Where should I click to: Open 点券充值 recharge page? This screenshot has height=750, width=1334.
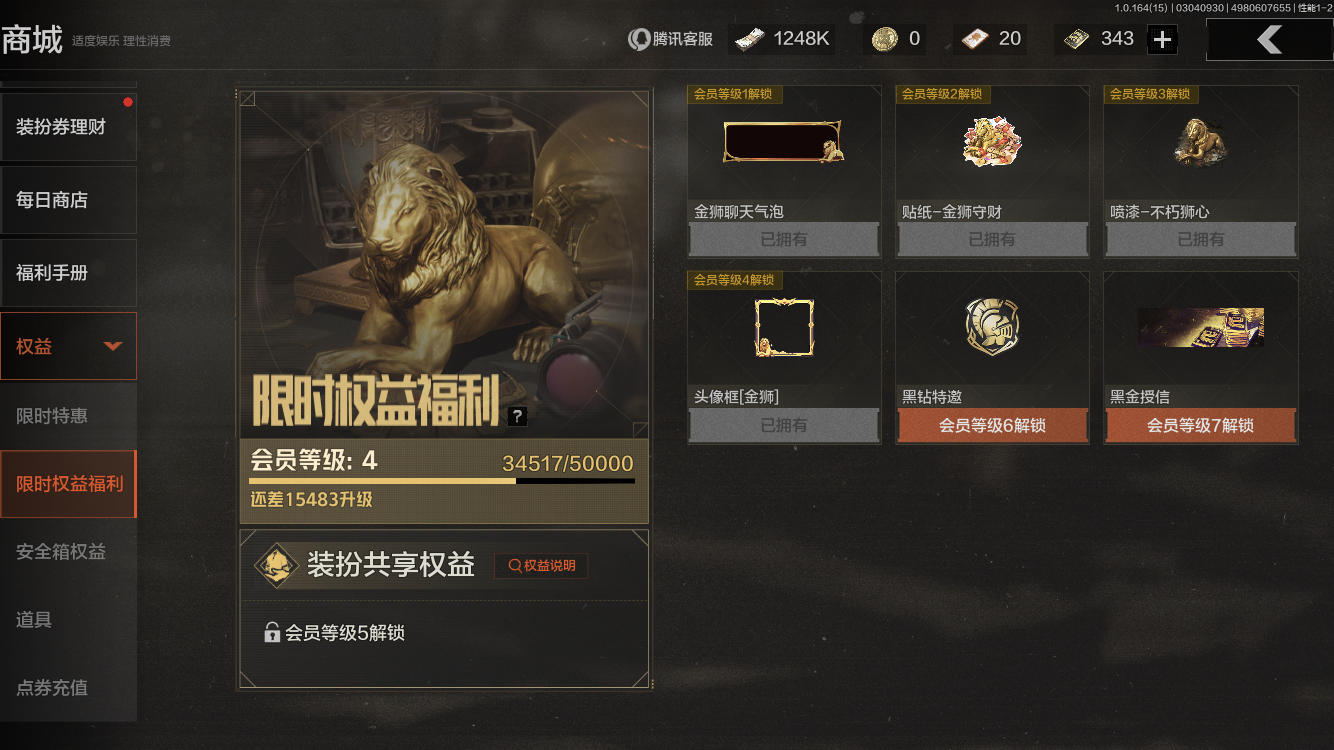point(68,688)
